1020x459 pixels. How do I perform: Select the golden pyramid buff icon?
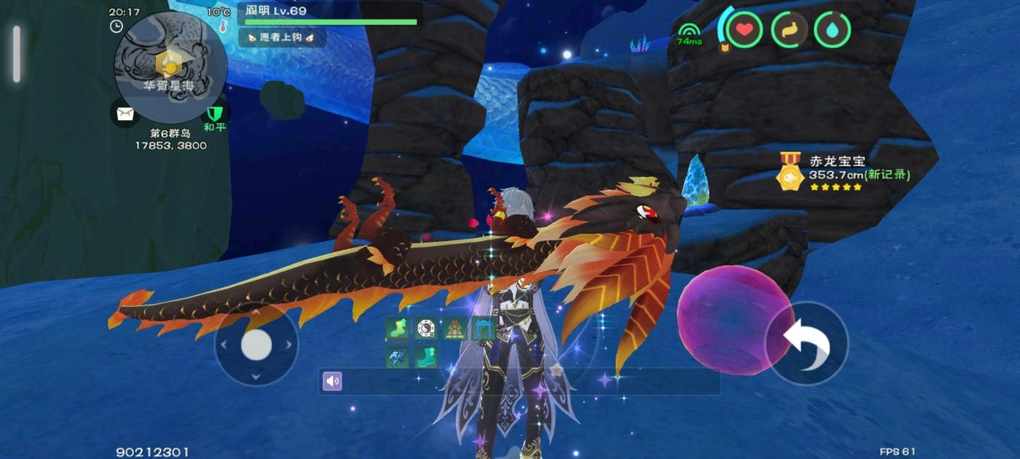(455, 328)
